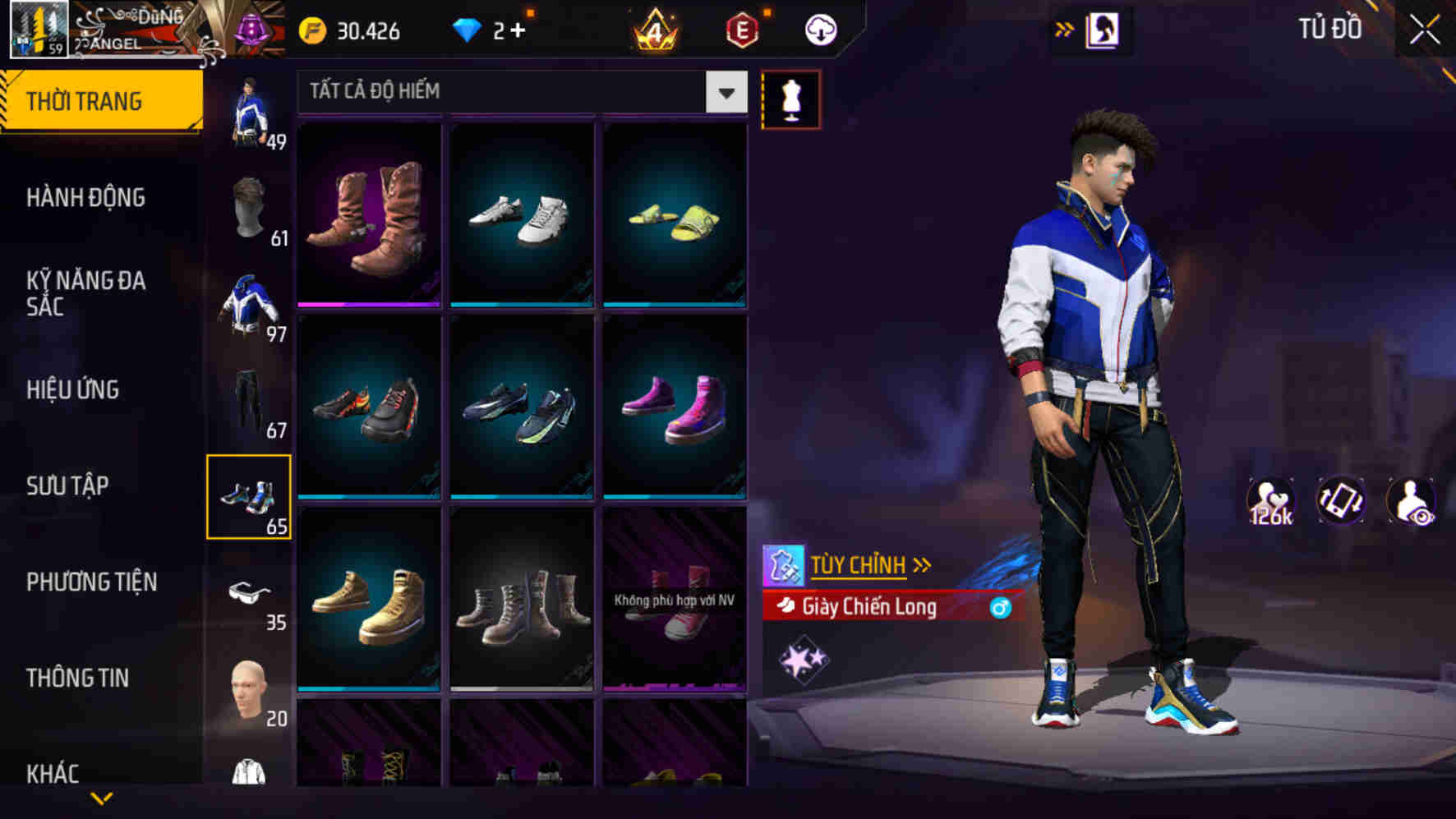Open the THÔNG TIN section

point(78,678)
